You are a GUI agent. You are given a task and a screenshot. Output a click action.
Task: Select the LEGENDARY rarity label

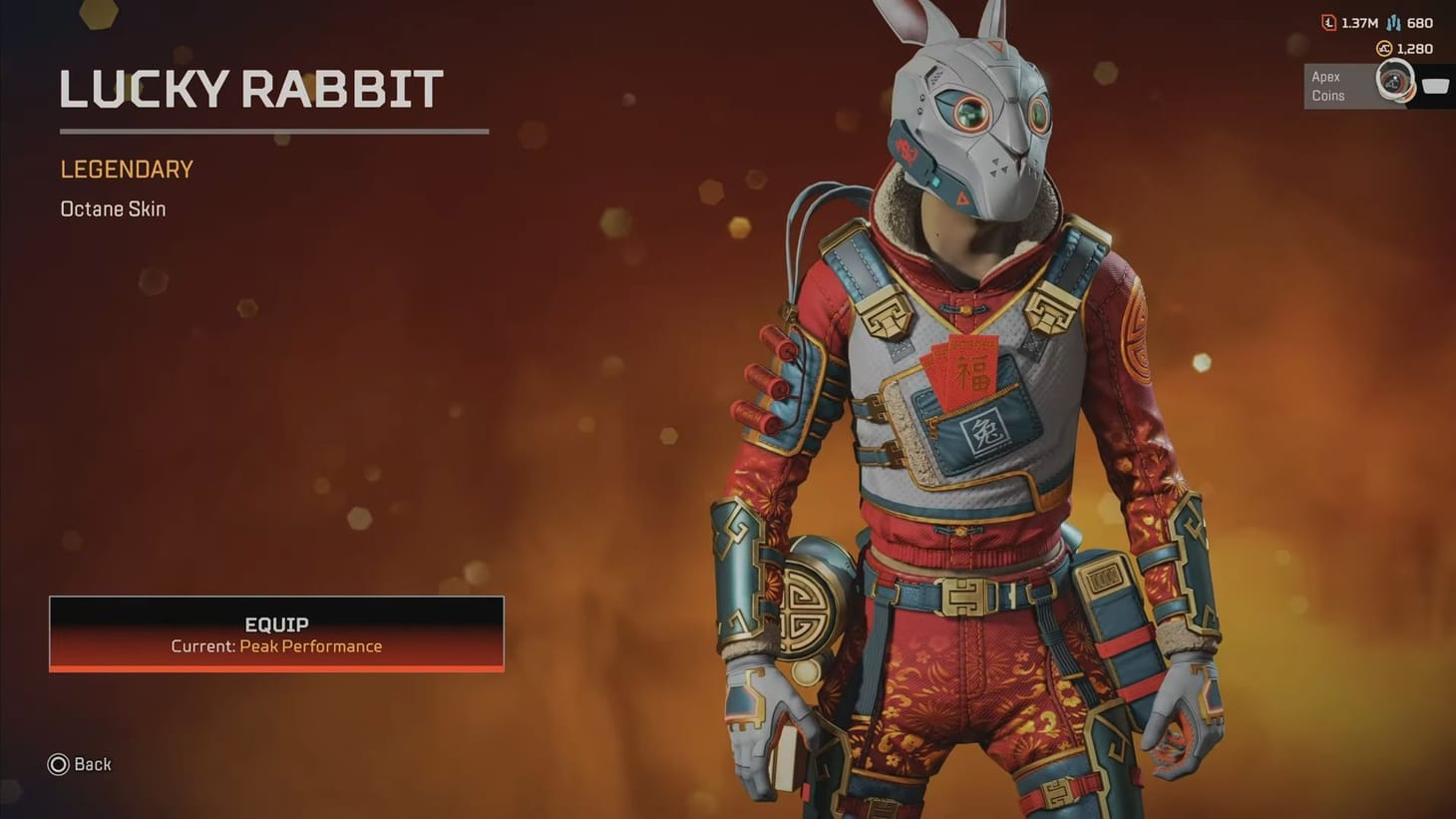click(126, 169)
